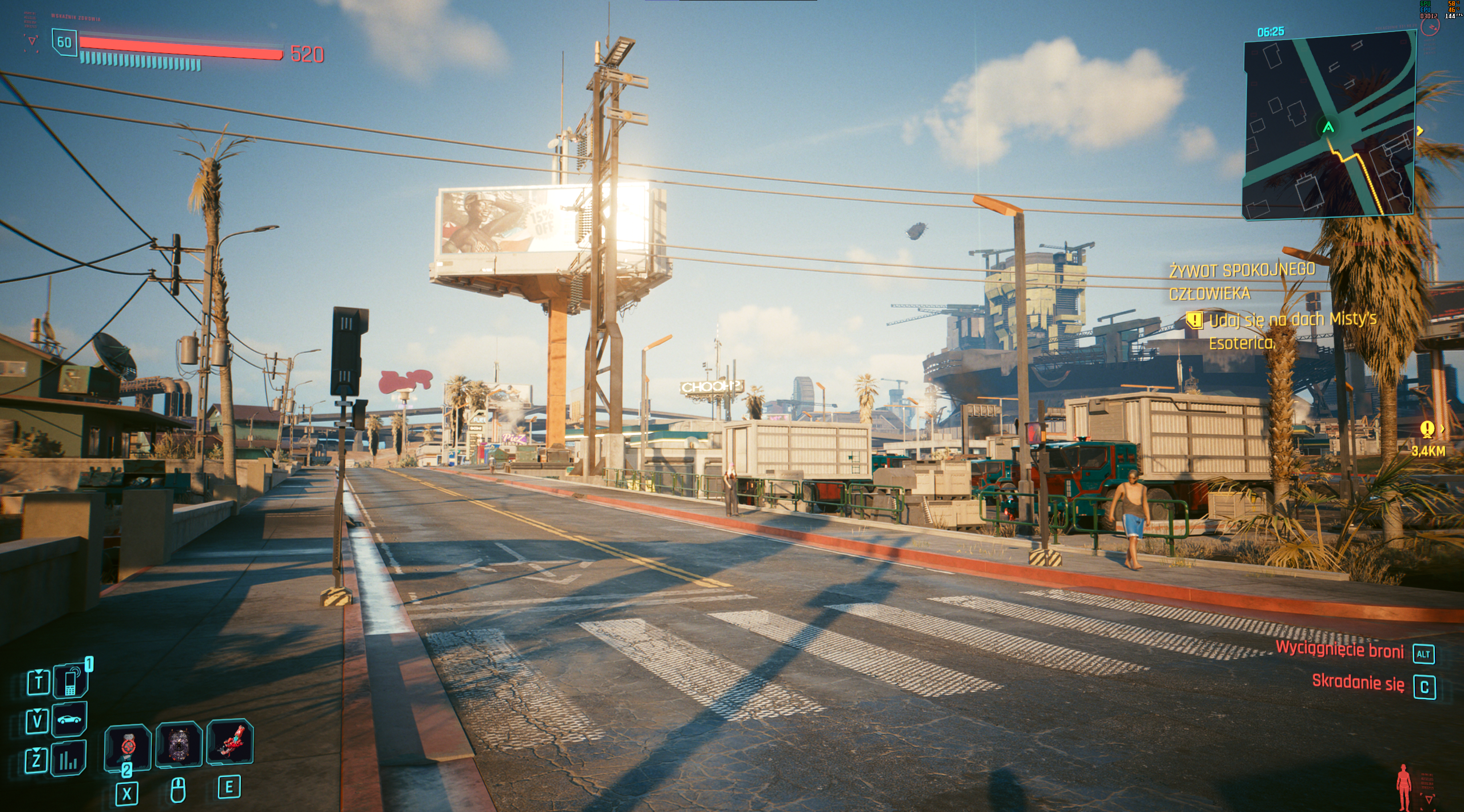1464x812 pixels.
Task: Click the green player arrow on minimap
Action: tap(1328, 127)
